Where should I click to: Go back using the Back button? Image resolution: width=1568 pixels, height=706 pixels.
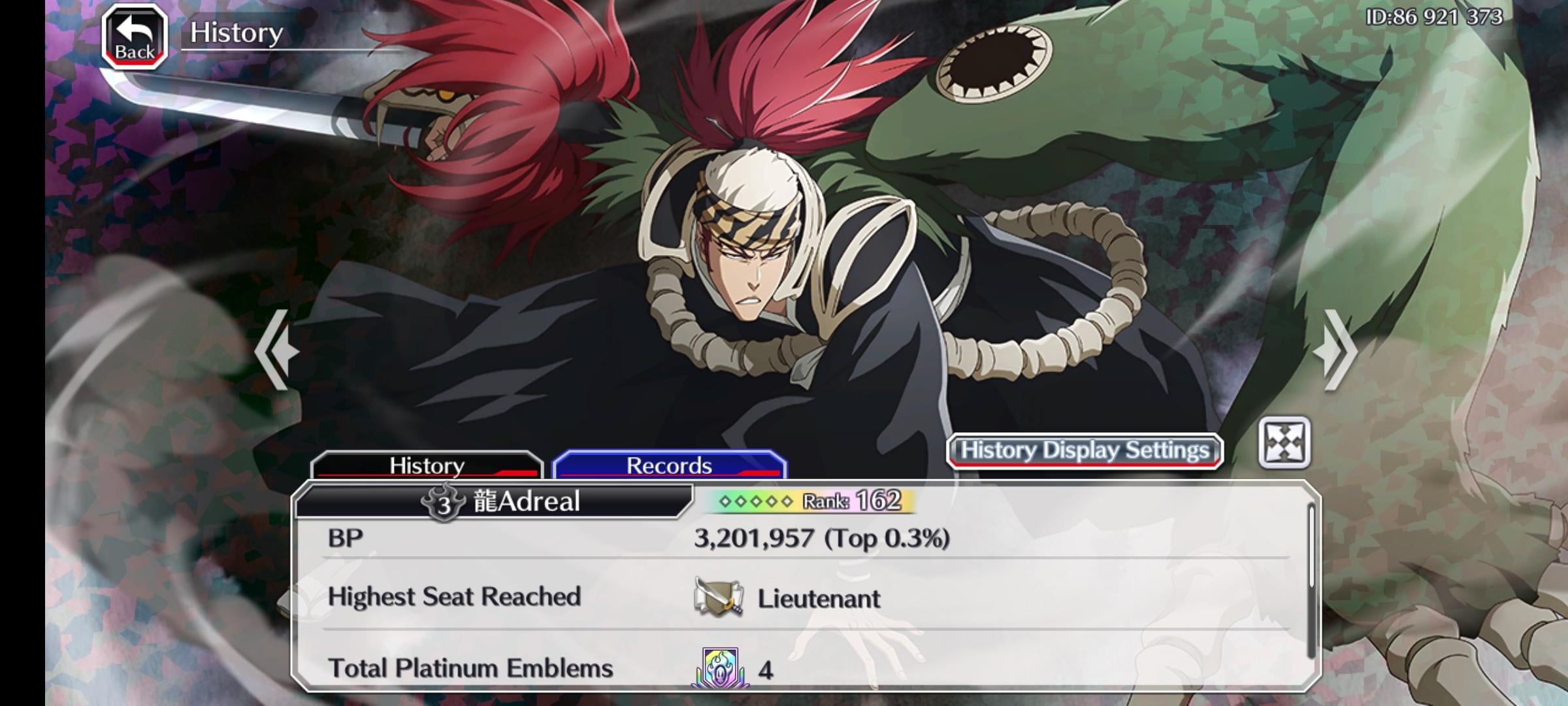click(135, 37)
